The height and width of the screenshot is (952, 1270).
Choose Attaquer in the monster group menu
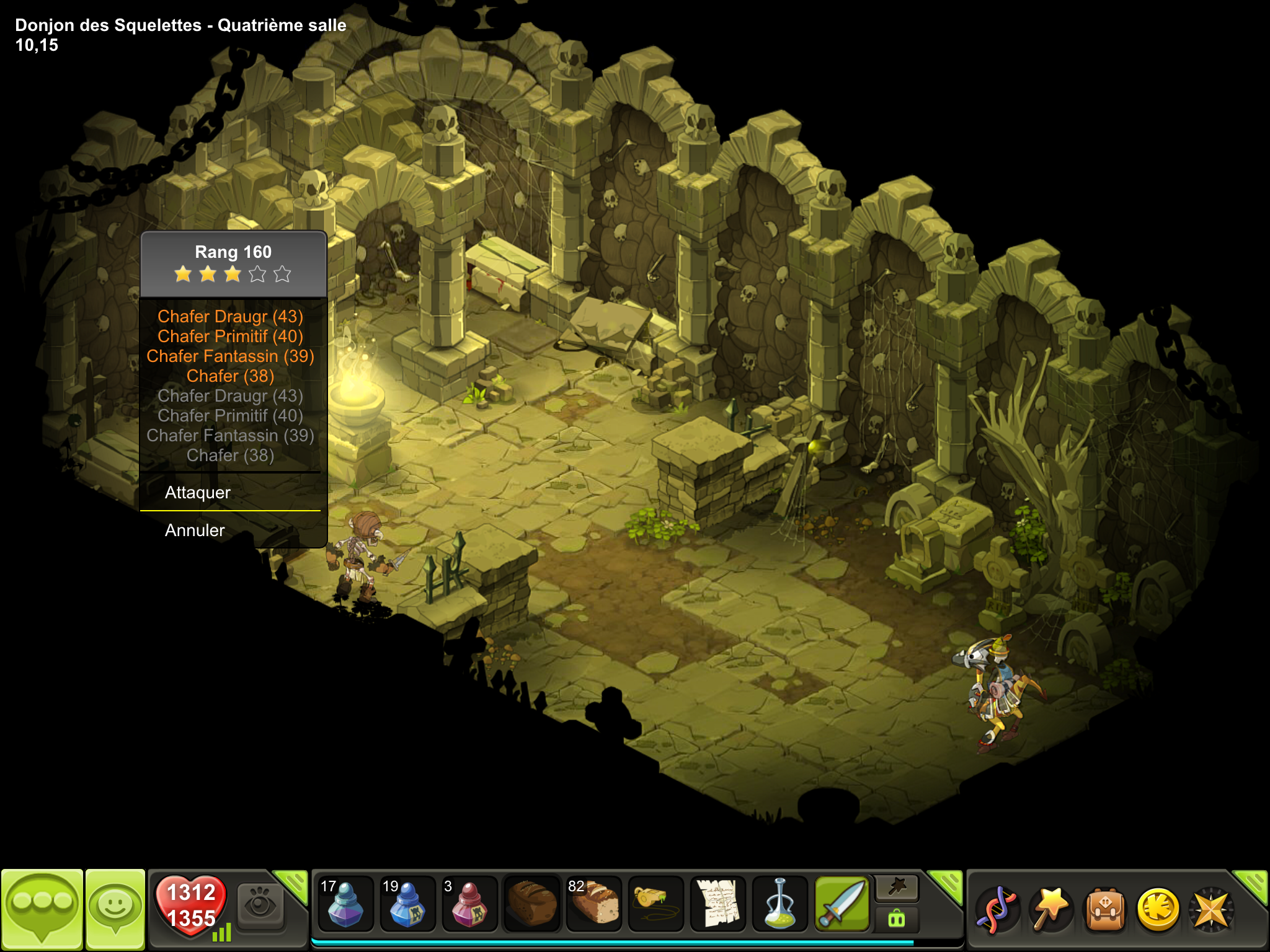coord(198,493)
